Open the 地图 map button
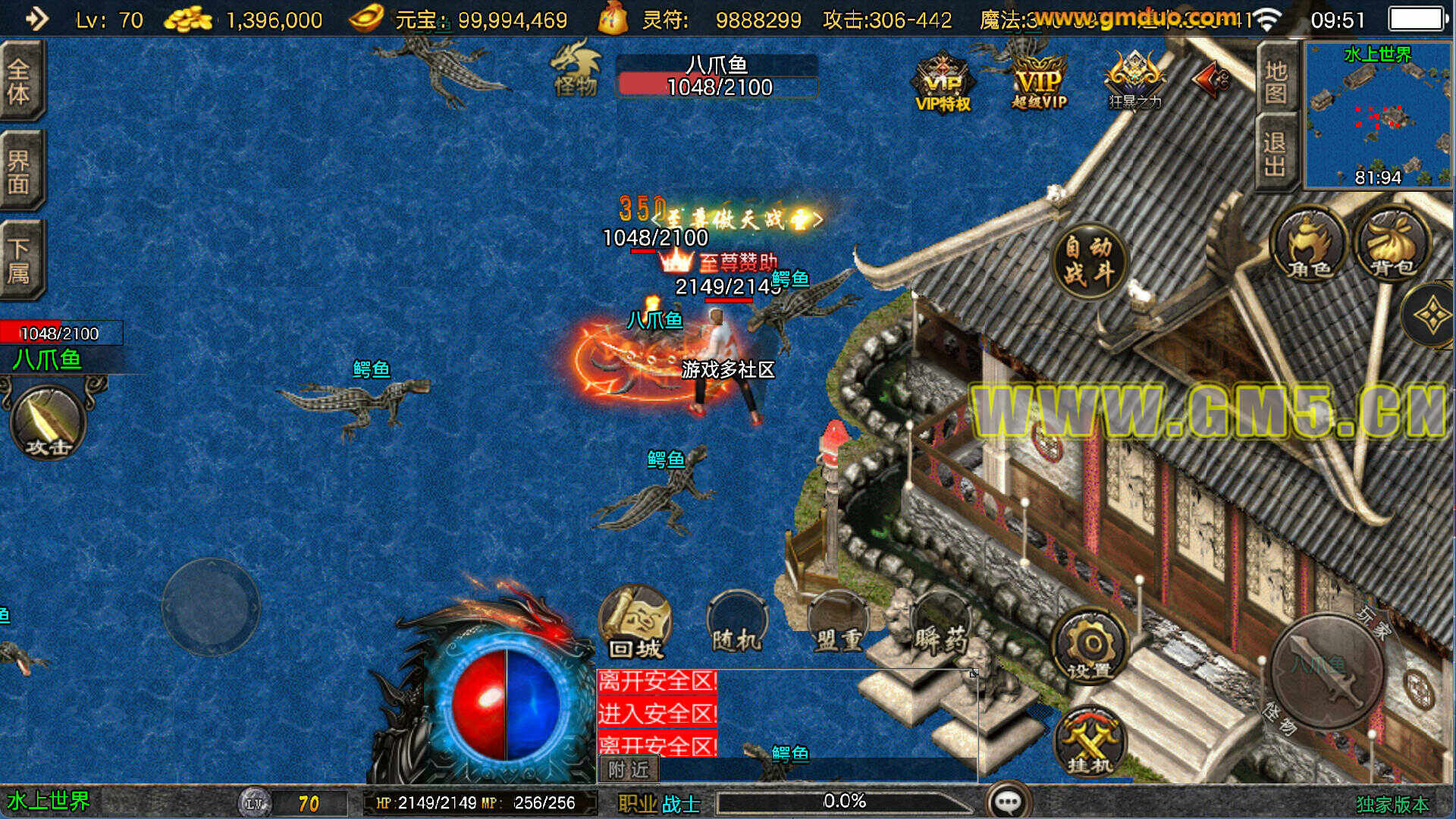This screenshot has width=1456, height=819. (1276, 80)
